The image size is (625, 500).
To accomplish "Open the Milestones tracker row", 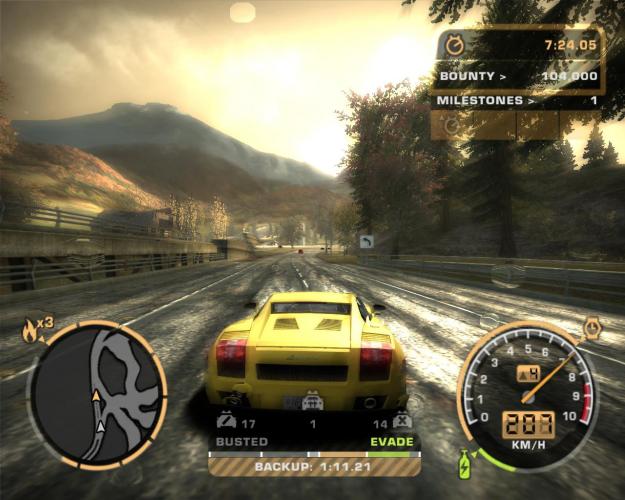I will tap(517, 100).
